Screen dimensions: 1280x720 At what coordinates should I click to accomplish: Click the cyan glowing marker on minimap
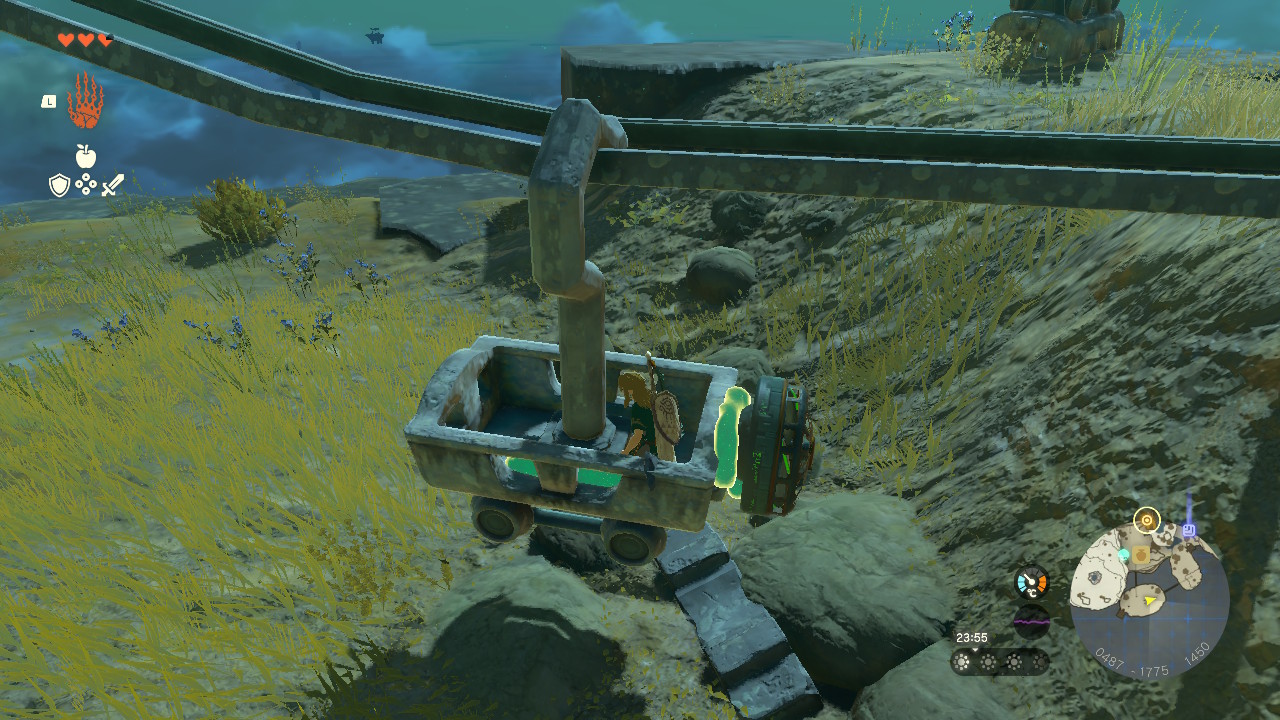pos(1124,554)
